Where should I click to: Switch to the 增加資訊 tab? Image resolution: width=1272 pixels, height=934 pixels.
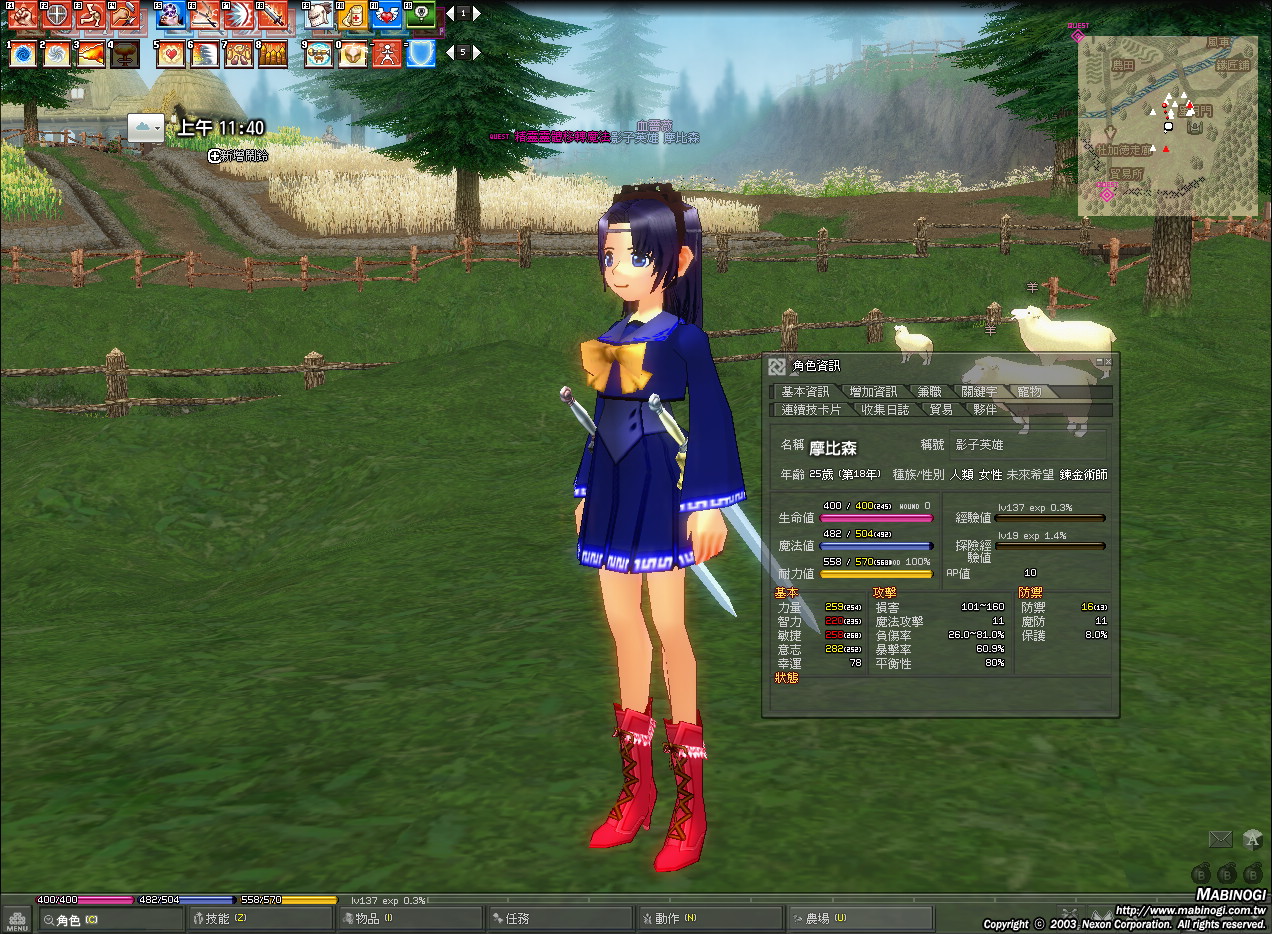click(873, 392)
